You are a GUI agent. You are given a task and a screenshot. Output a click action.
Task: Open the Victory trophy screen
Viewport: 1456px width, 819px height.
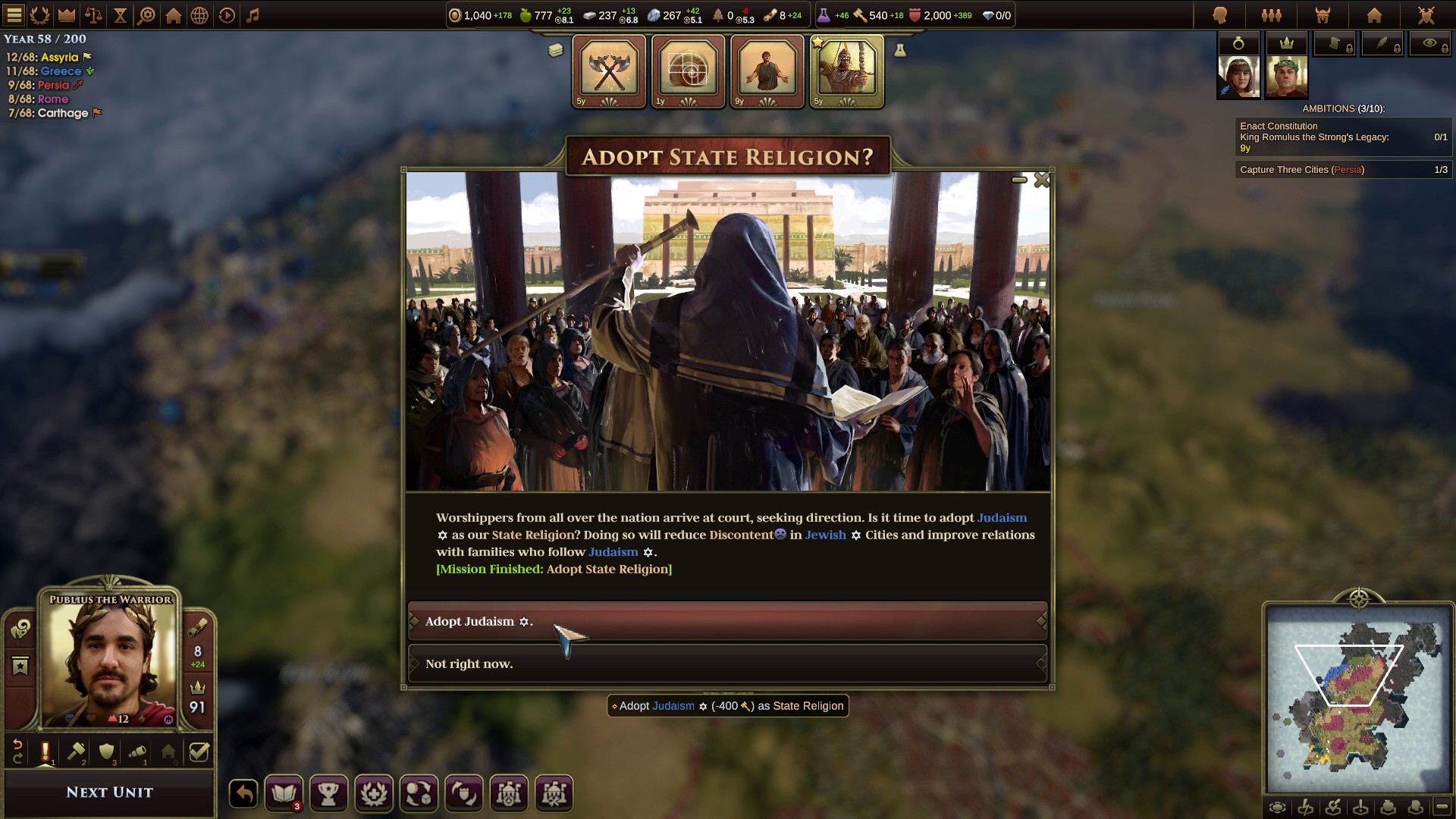[328, 793]
